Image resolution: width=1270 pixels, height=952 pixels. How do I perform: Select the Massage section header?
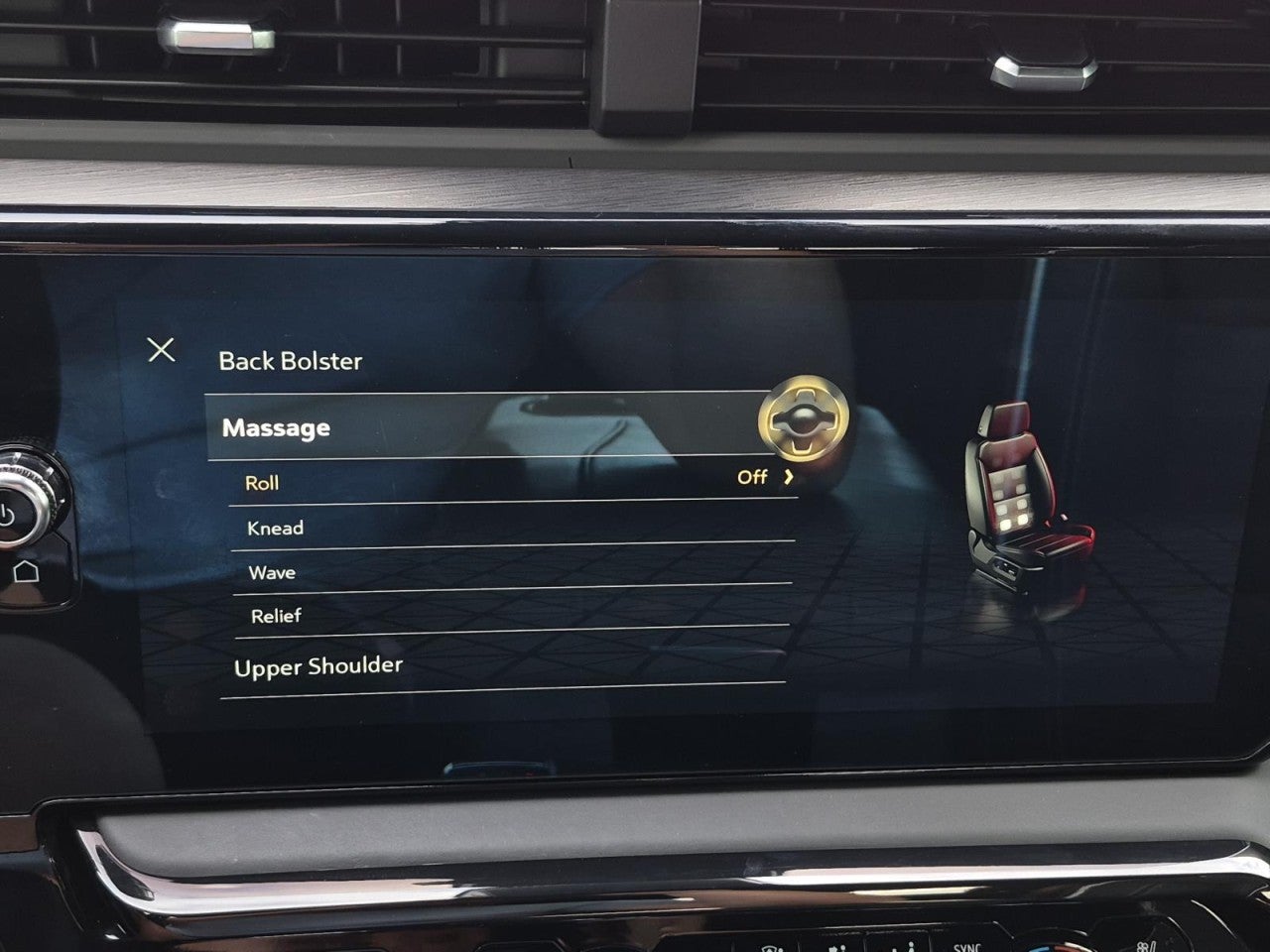(278, 428)
